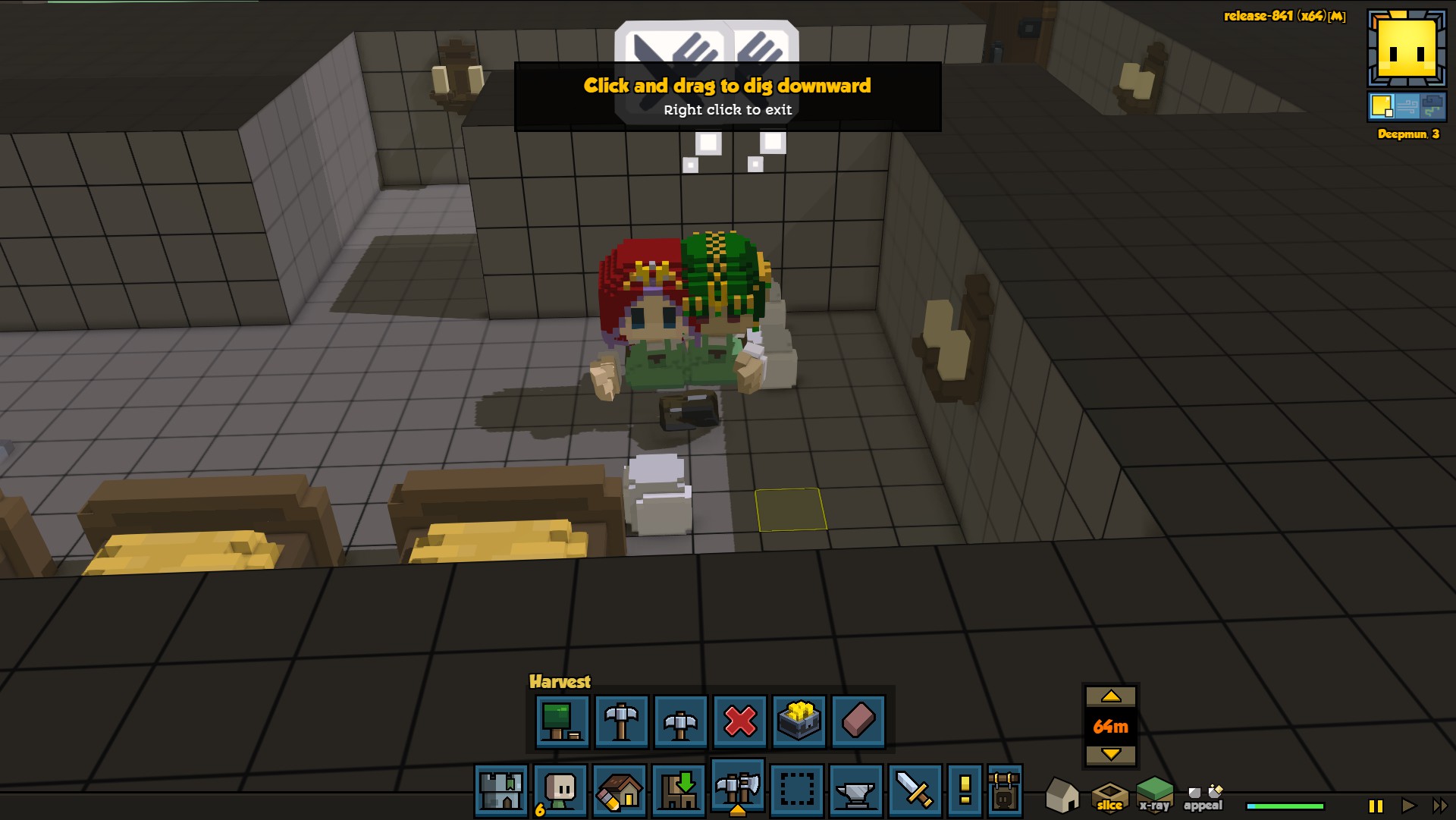
Task: Select the harvest trees tool
Action: [x=562, y=721]
